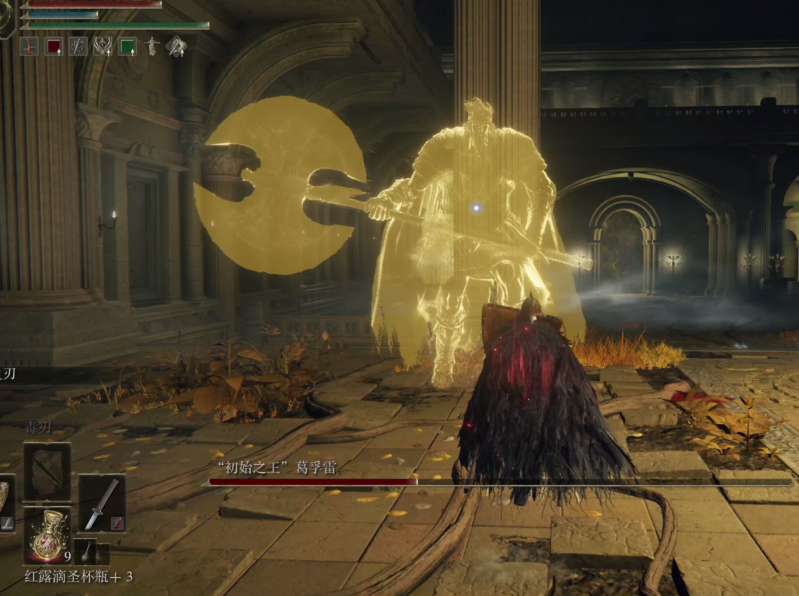Screen dimensions: 799x596
Task: Choose the small queued item beside the flask
Action: (88, 550)
